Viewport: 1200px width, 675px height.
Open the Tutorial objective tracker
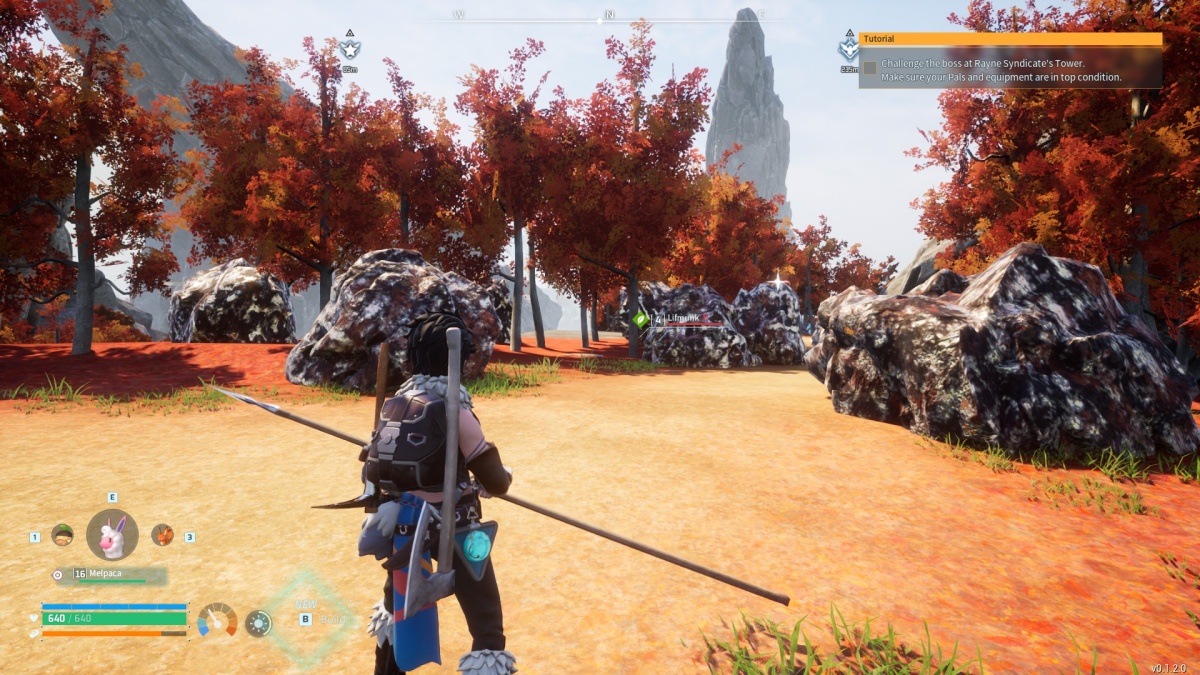point(1010,39)
